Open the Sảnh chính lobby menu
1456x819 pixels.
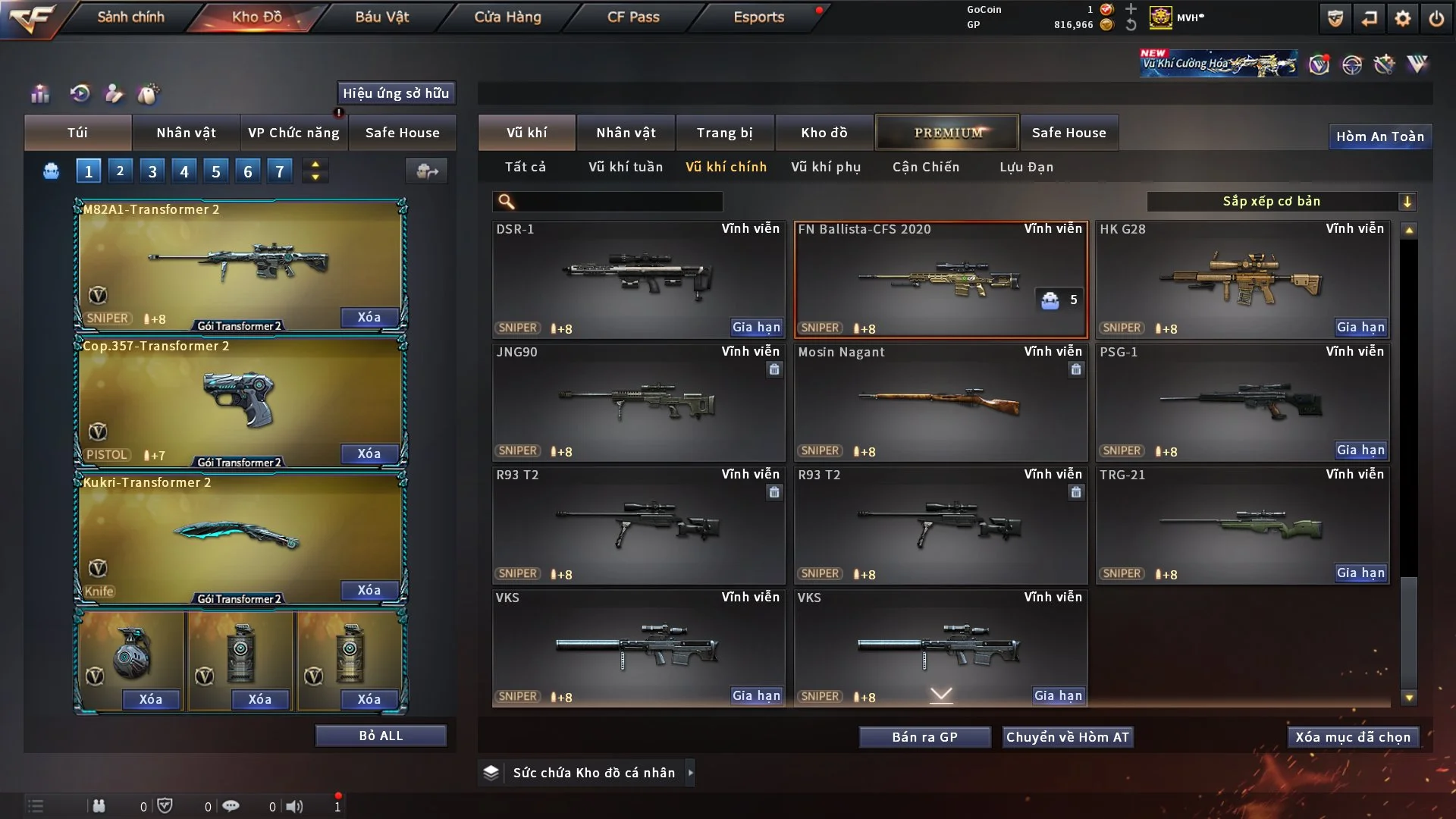130,17
